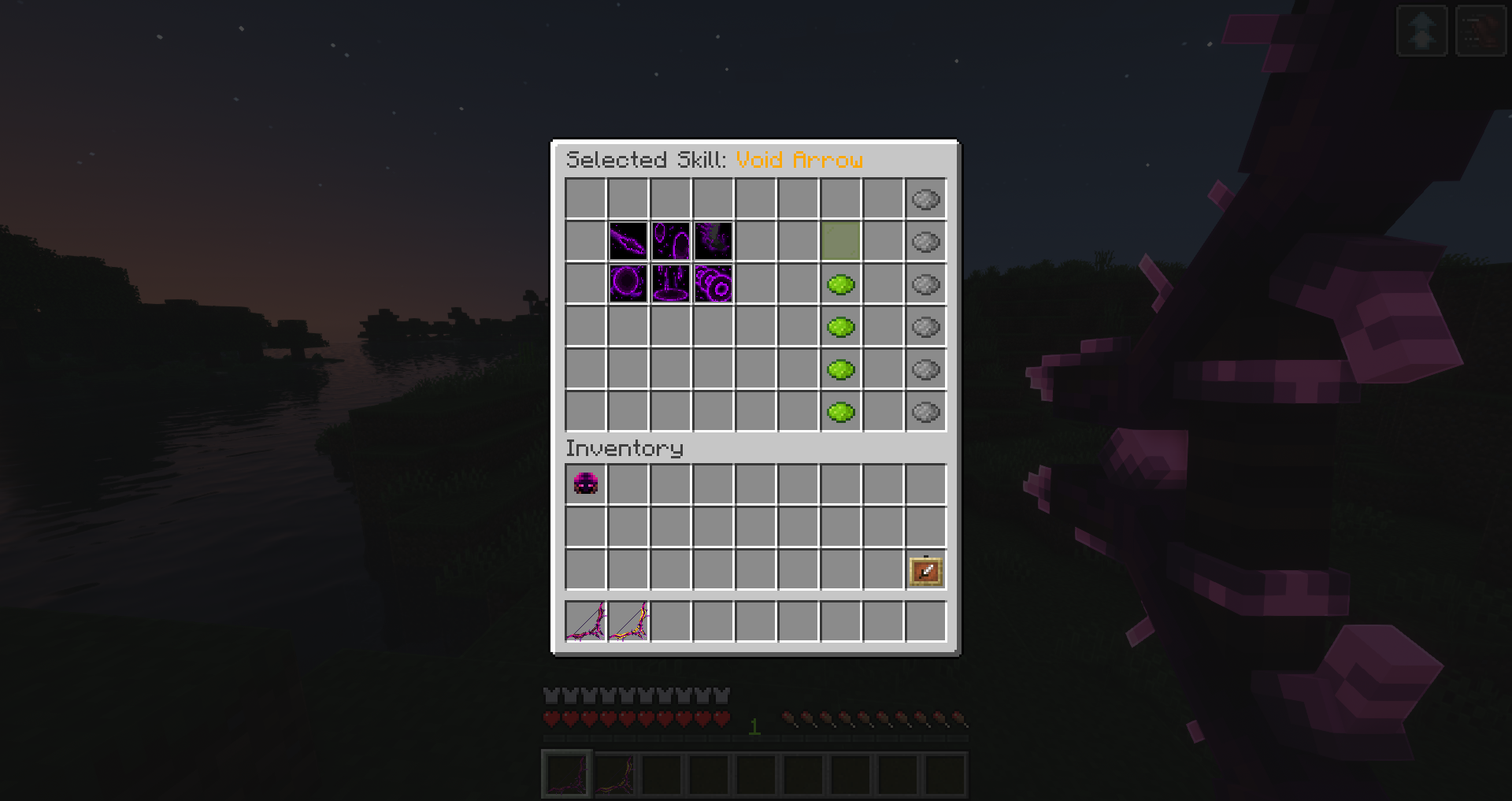Select the purple mob head in the inventory
Viewport: 1512px width, 801px height.
pos(585,484)
